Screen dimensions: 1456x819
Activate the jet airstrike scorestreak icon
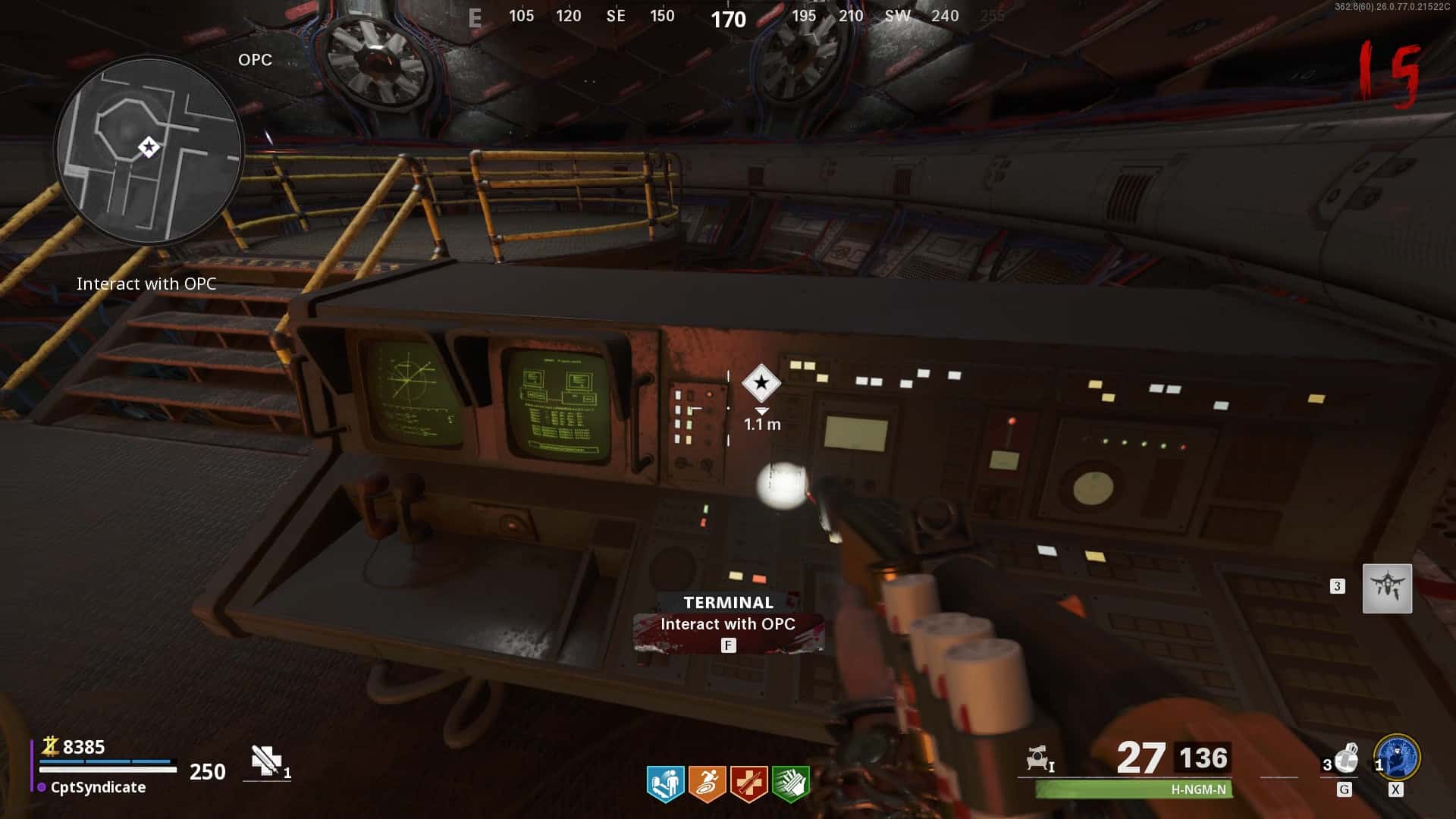[x=1387, y=588]
